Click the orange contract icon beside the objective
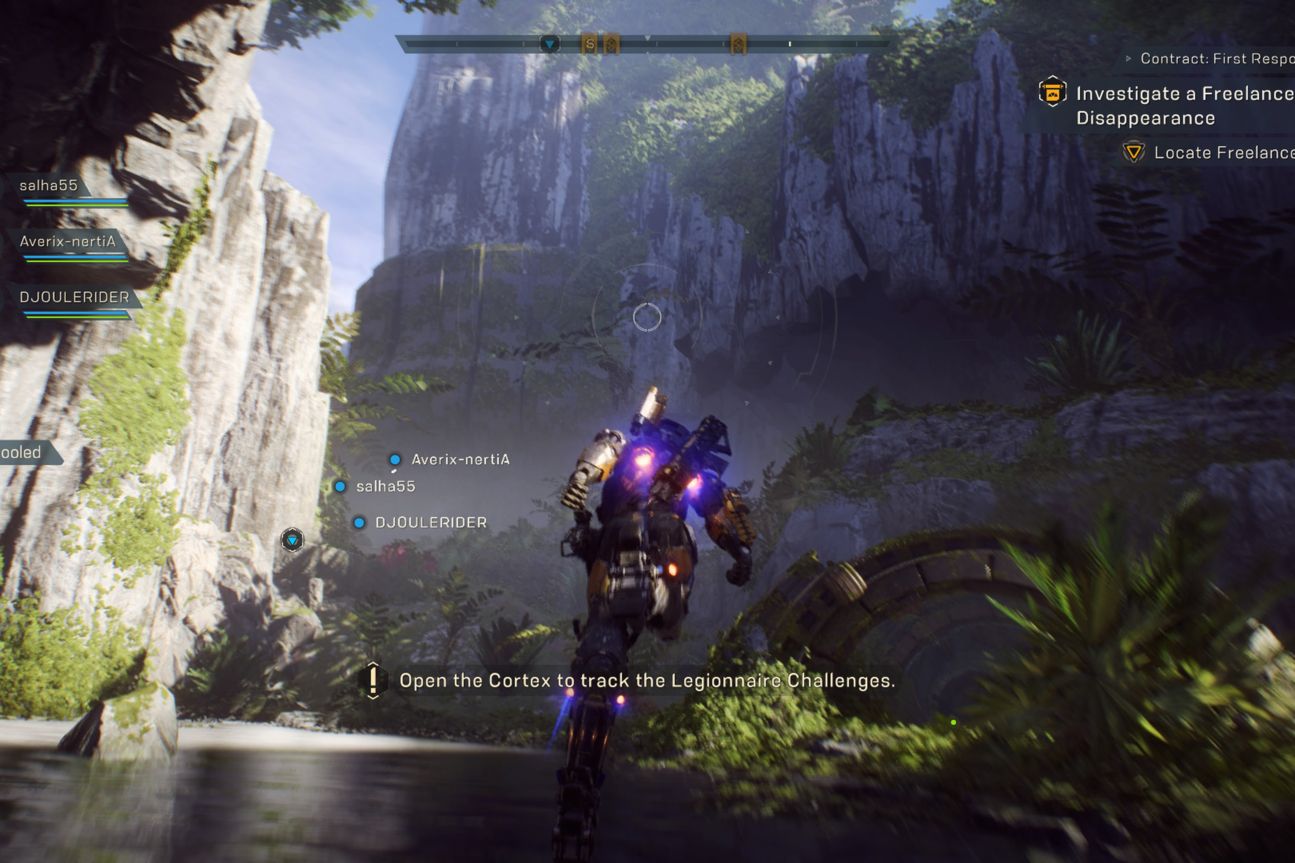The width and height of the screenshot is (1295, 863). 1052,94
